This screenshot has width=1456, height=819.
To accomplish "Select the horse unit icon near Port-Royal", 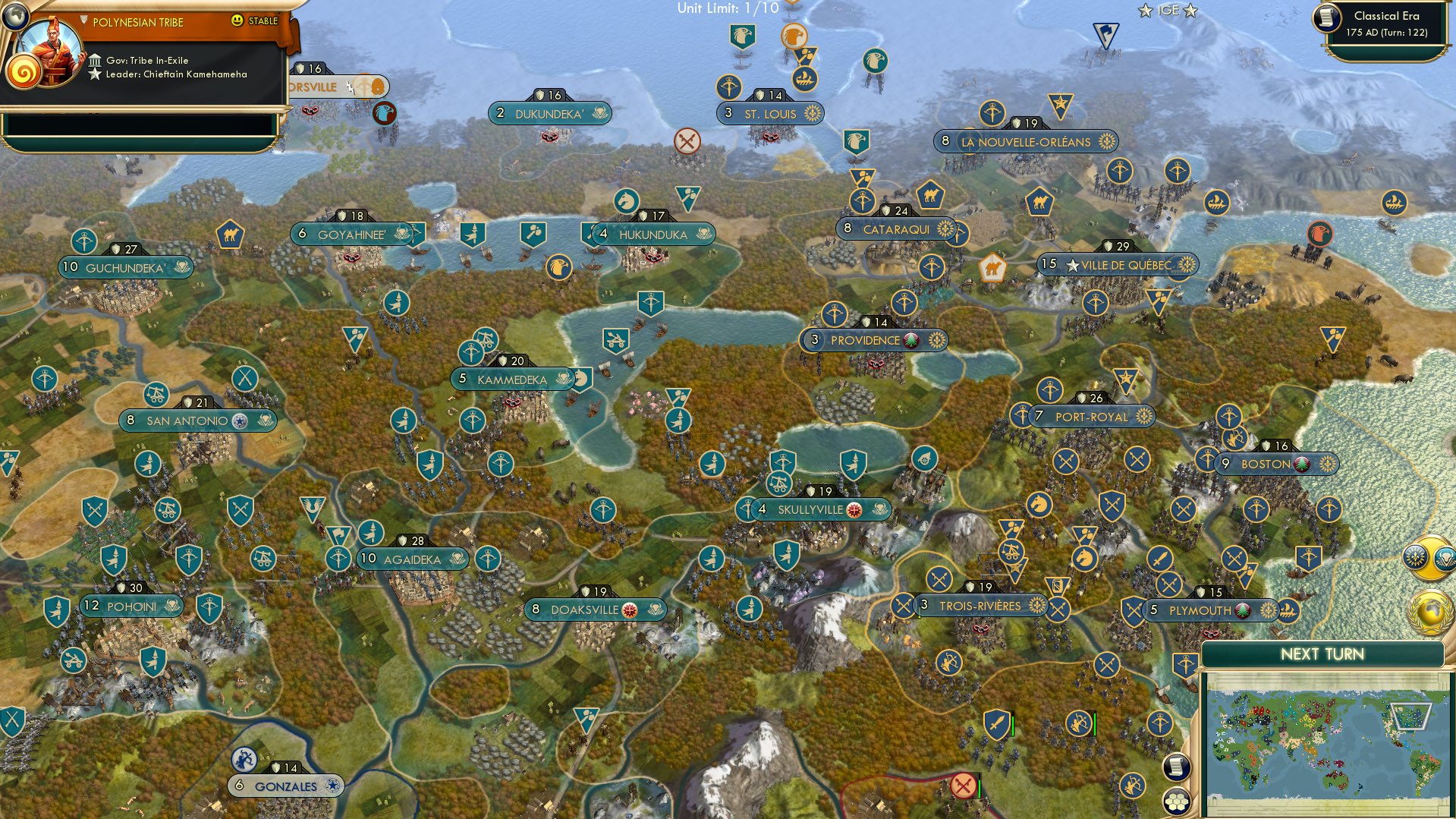I will pyautogui.click(x=1038, y=503).
